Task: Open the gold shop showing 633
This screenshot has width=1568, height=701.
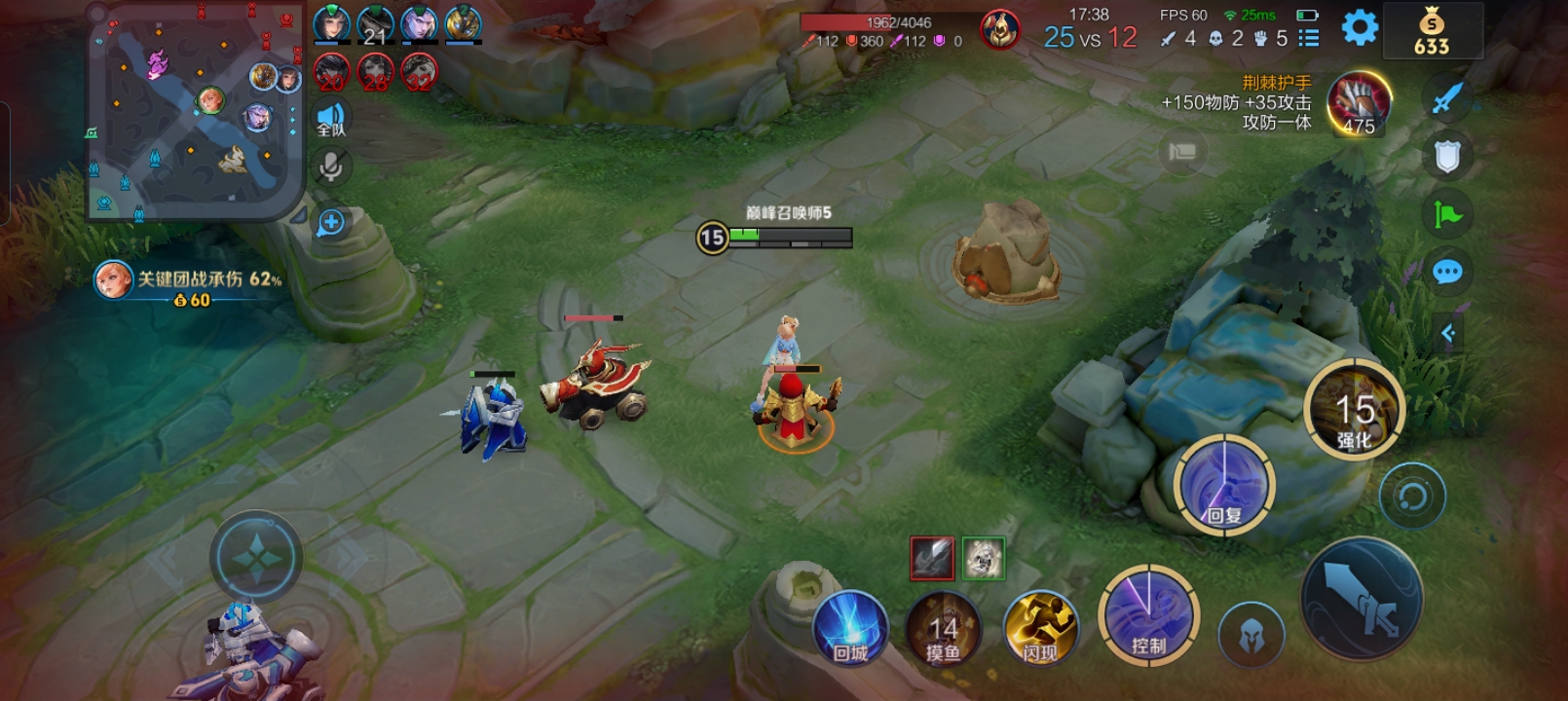Action: pyautogui.click(x=1432, y=32)
